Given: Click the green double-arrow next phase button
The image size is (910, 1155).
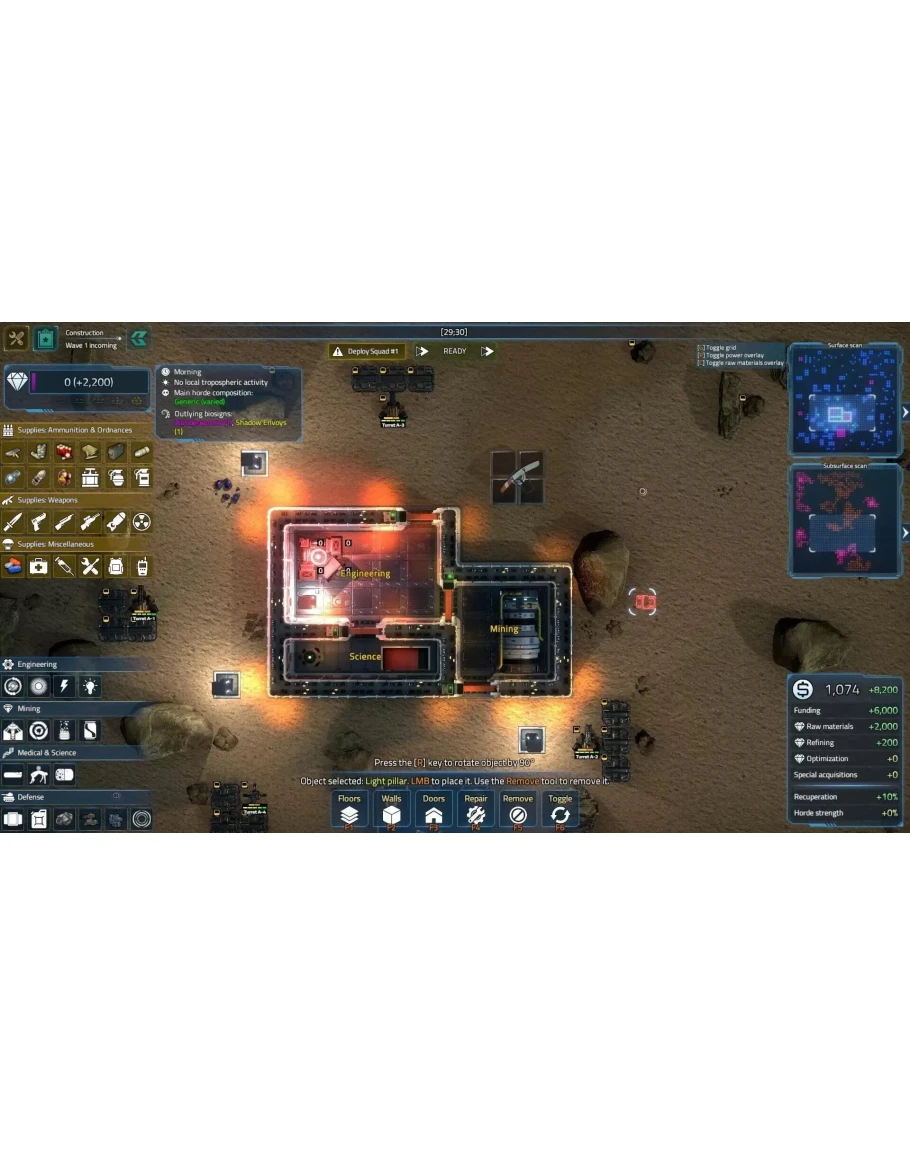Looking at the screenshot, I should 139,338.
